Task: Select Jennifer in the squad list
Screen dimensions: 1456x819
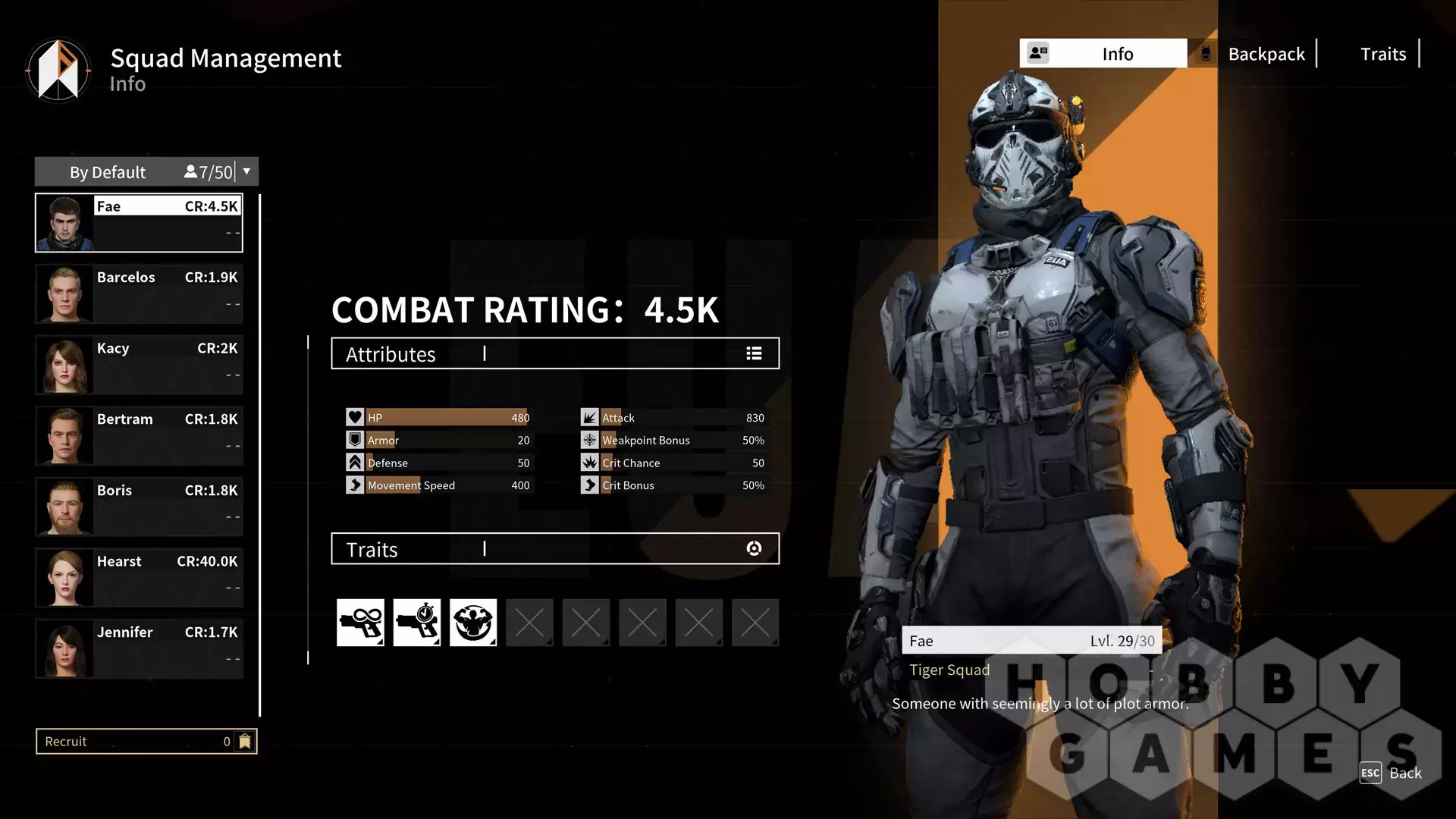Action: (x=139, y=648)
